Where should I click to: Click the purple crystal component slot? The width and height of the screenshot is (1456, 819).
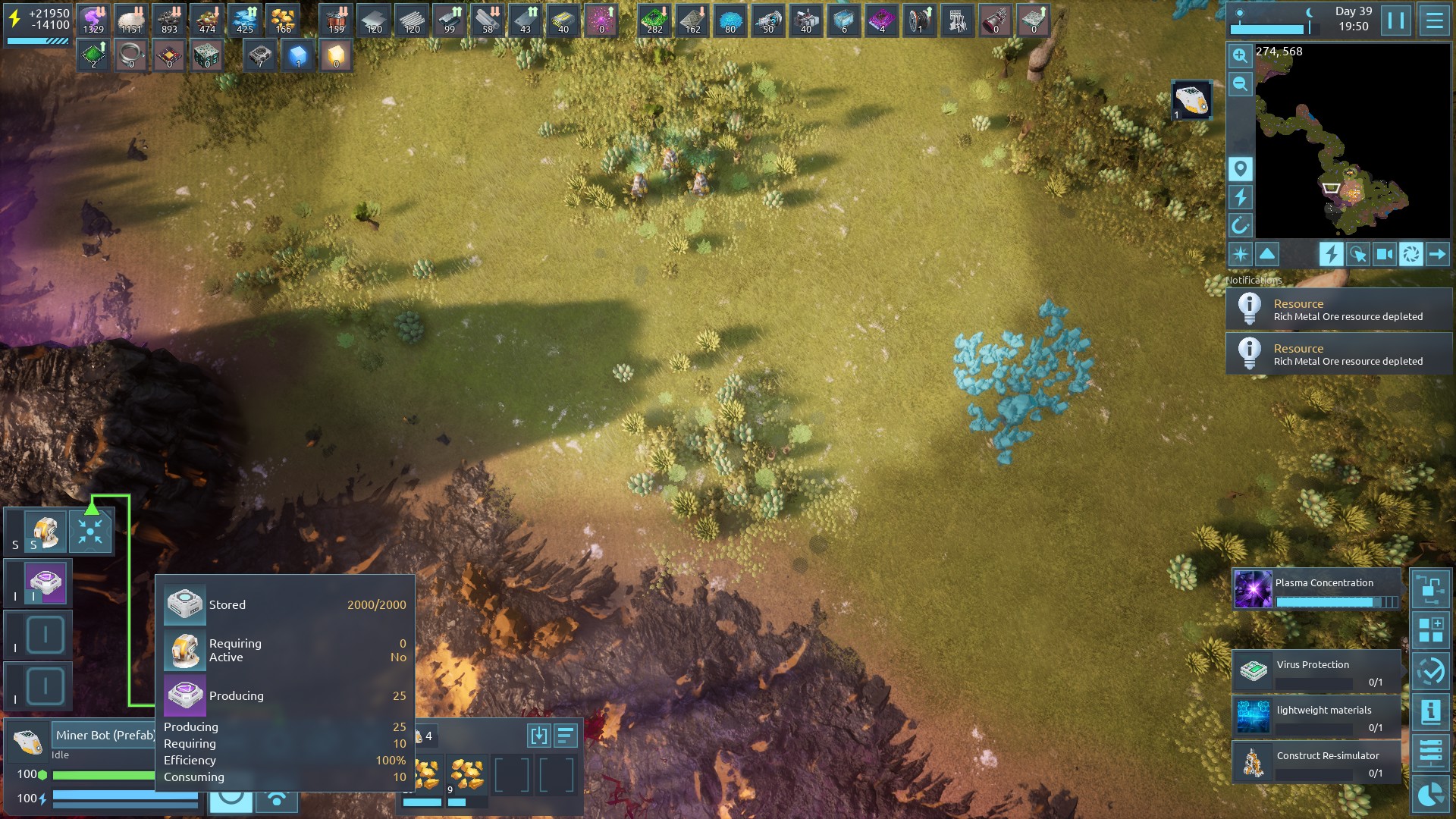pyautogui.click(x=45, y=583)
